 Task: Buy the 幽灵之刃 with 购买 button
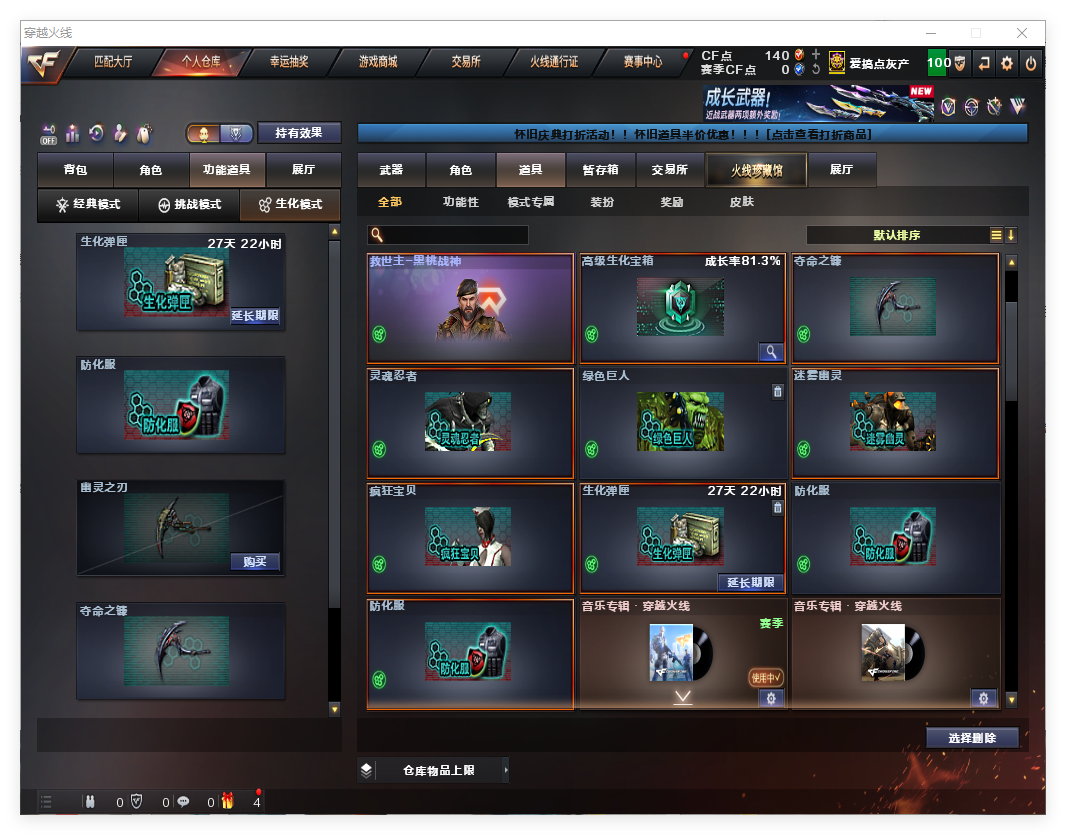coord(255,562)
